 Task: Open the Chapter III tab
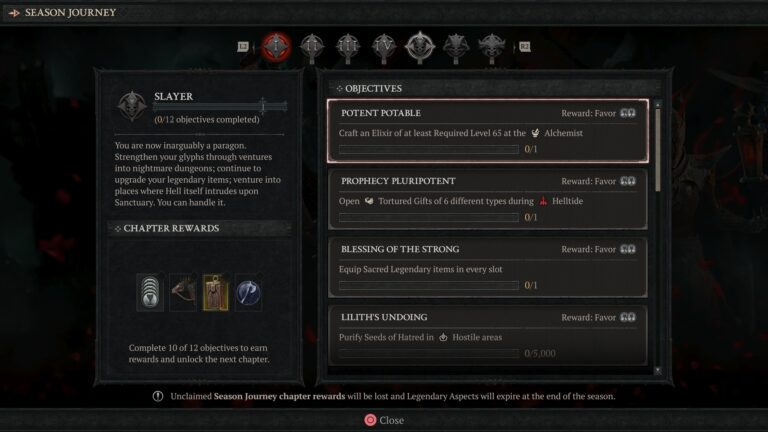pos(348,45)
